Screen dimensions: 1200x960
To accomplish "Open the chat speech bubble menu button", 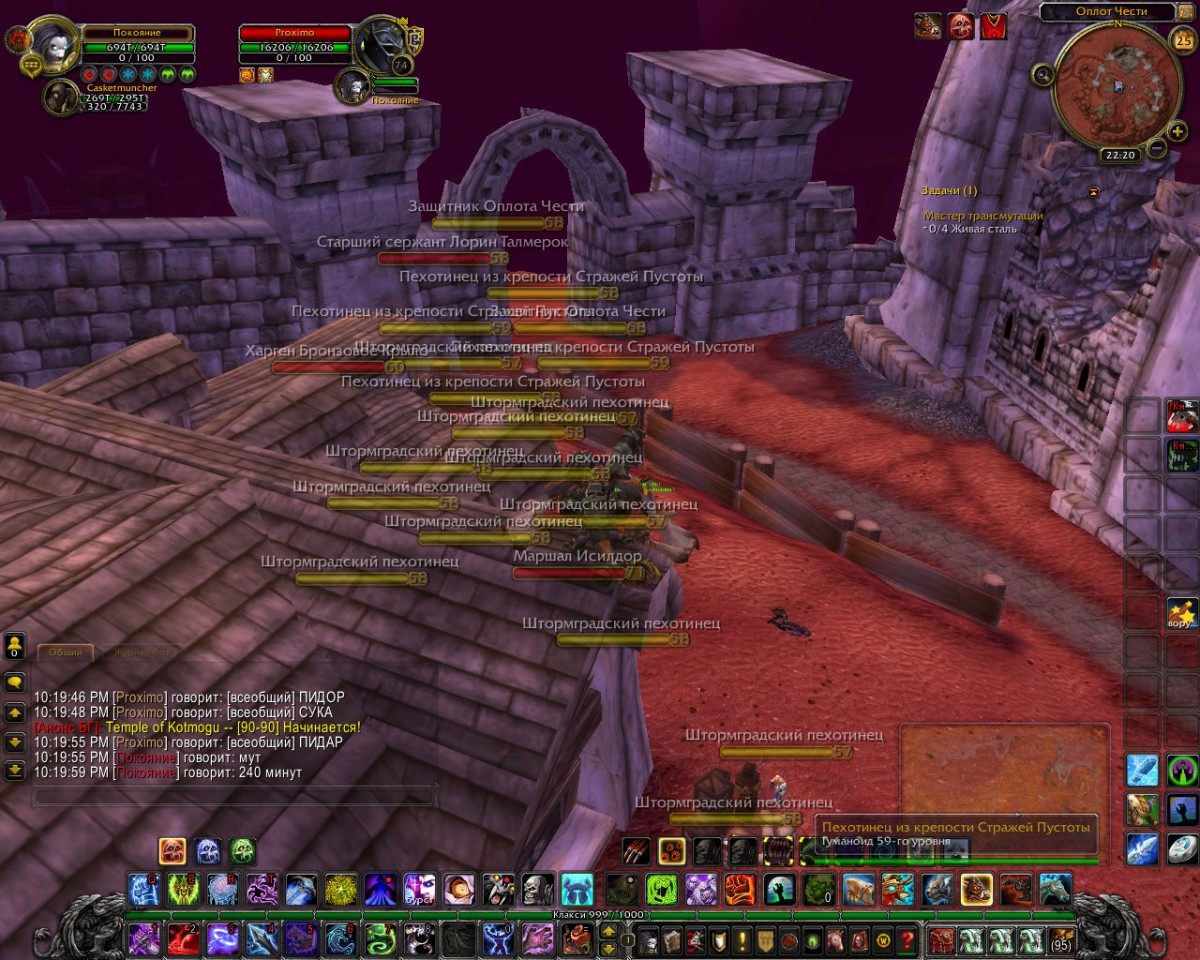I will tap(15, 682).
